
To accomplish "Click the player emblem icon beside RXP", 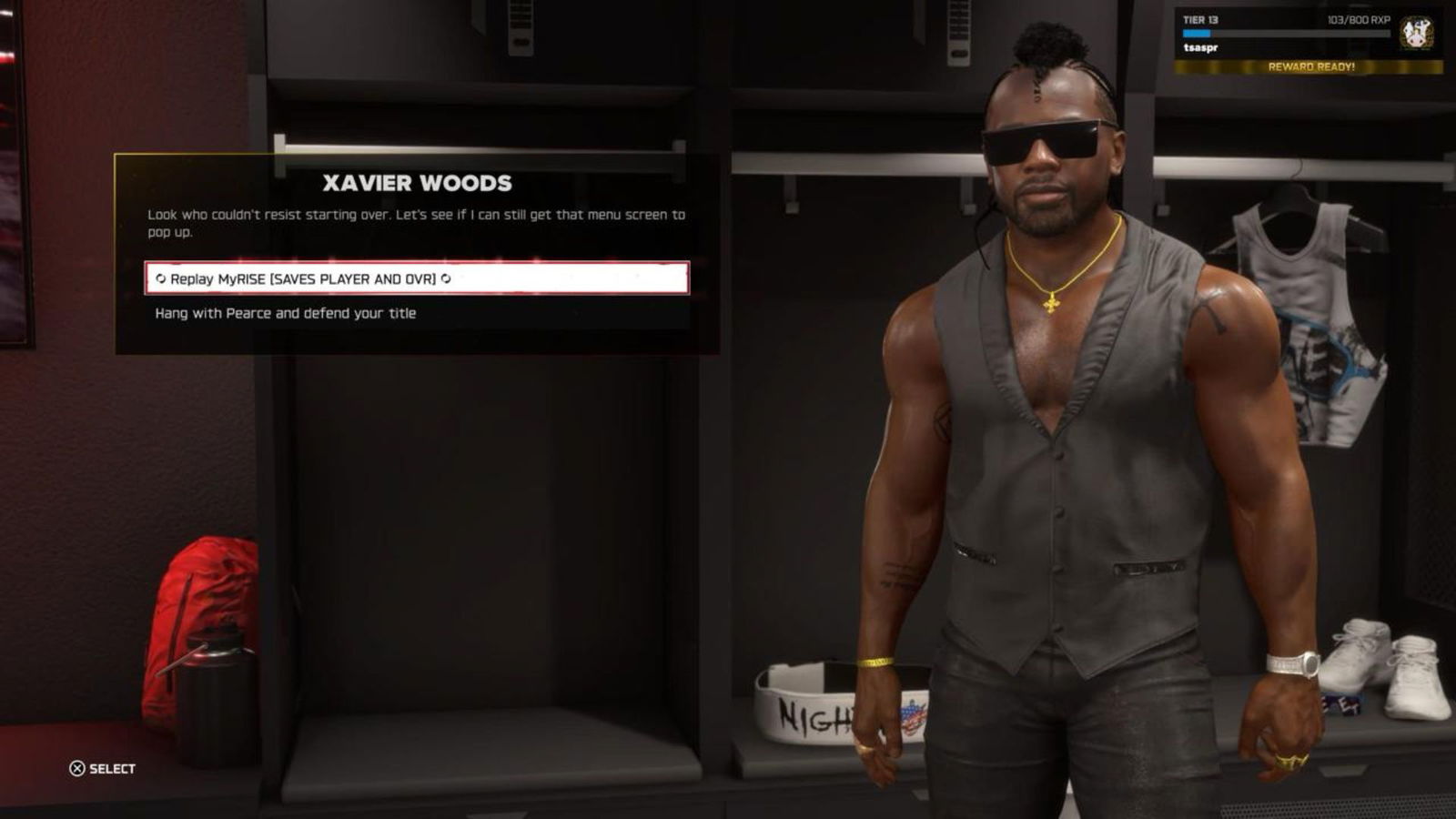I will coord(1416,34).
